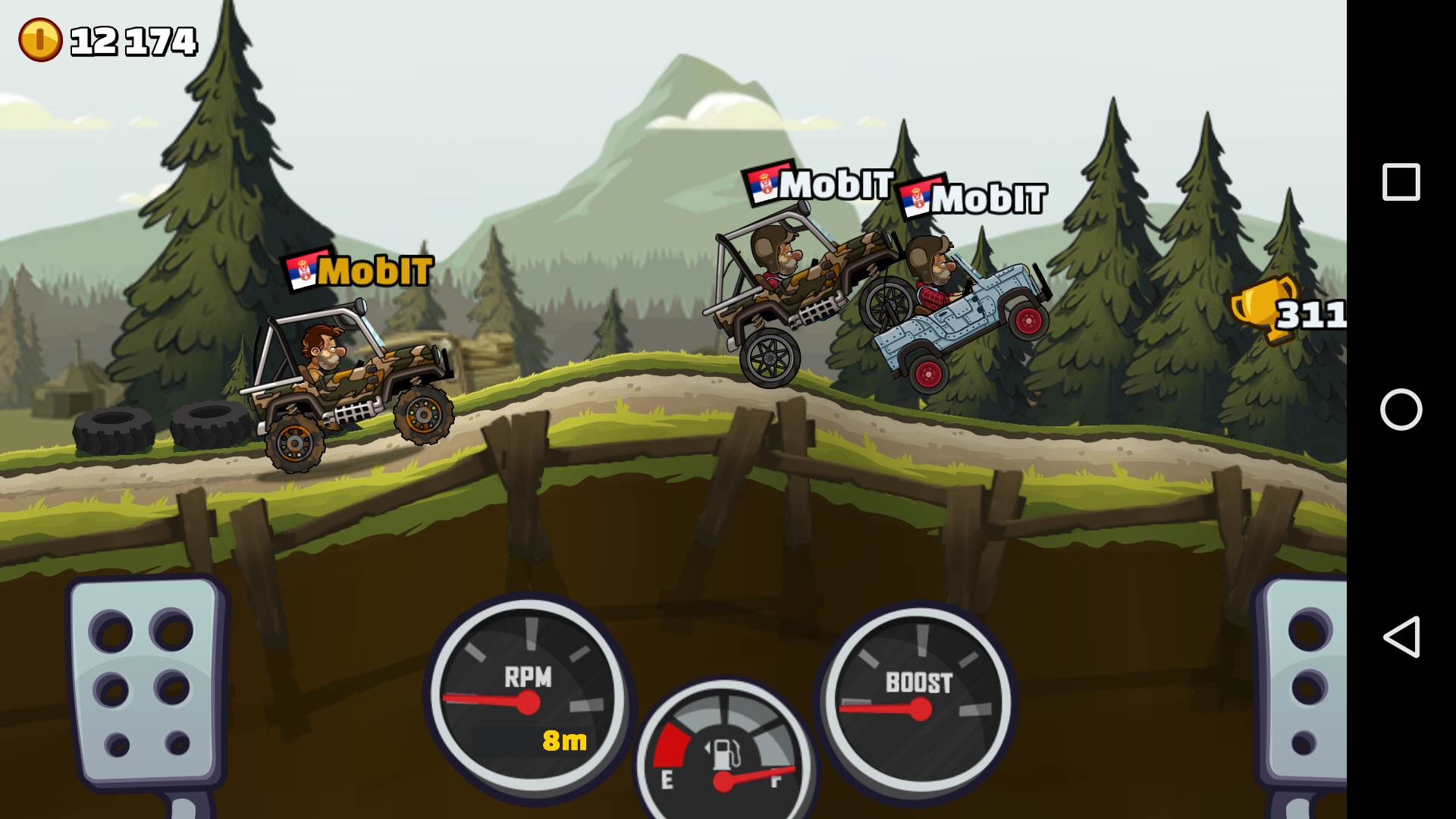Tap the Android back triangle button
Image resolution: width=1456 pixels, height=819 pixels.
coord(1401,636)
